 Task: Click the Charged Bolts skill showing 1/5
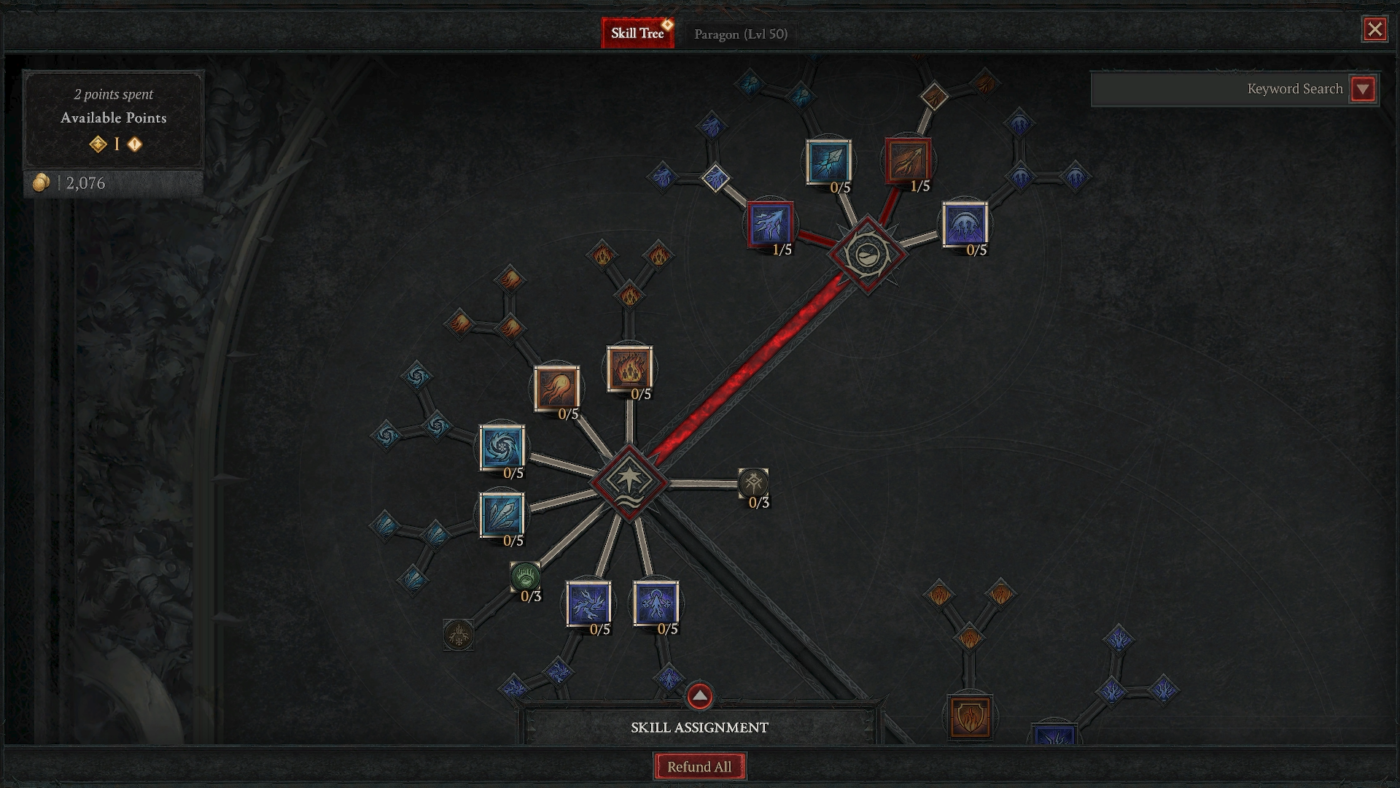click(x=768, y=224)
